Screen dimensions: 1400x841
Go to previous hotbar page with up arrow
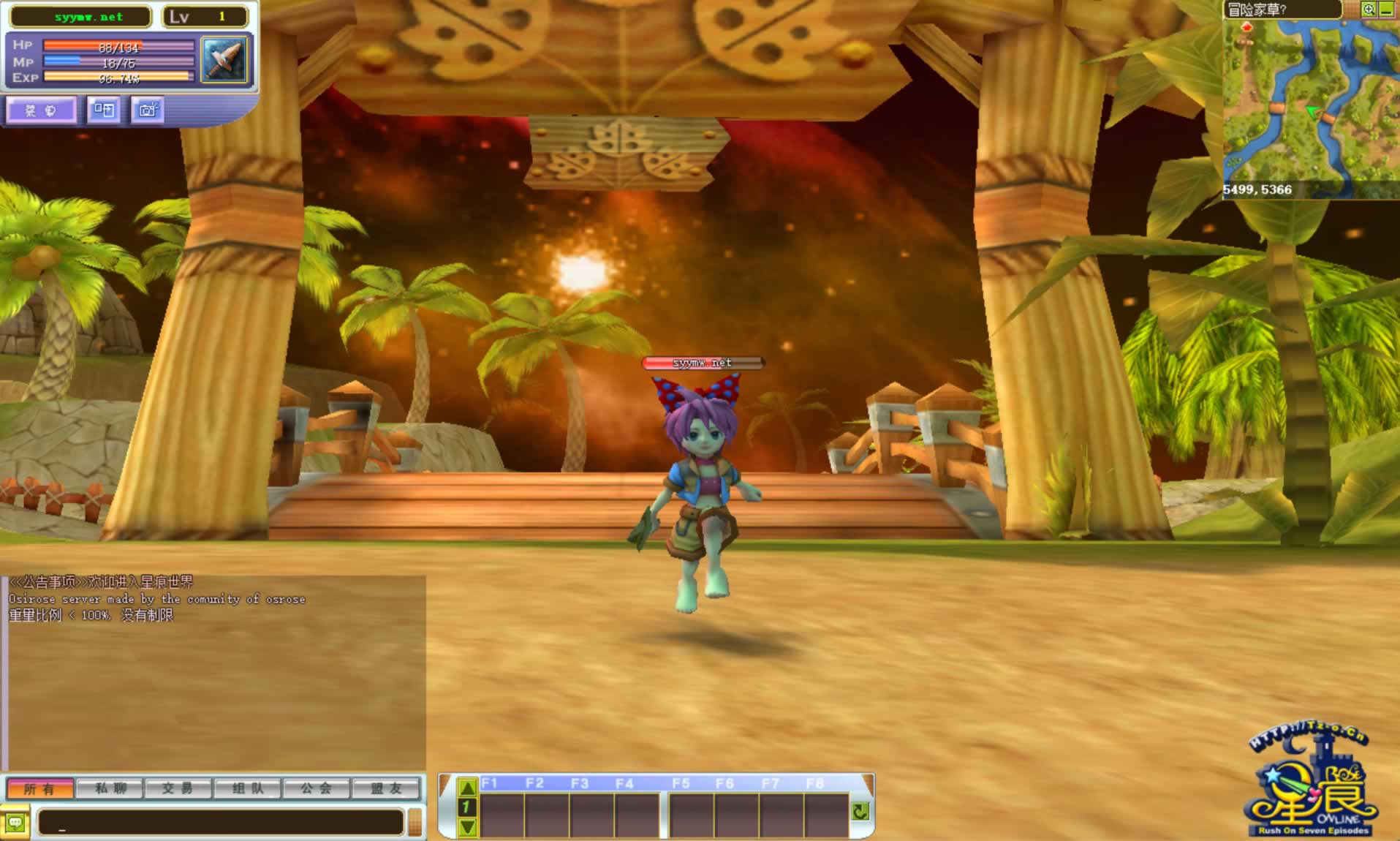click(467, 788)
